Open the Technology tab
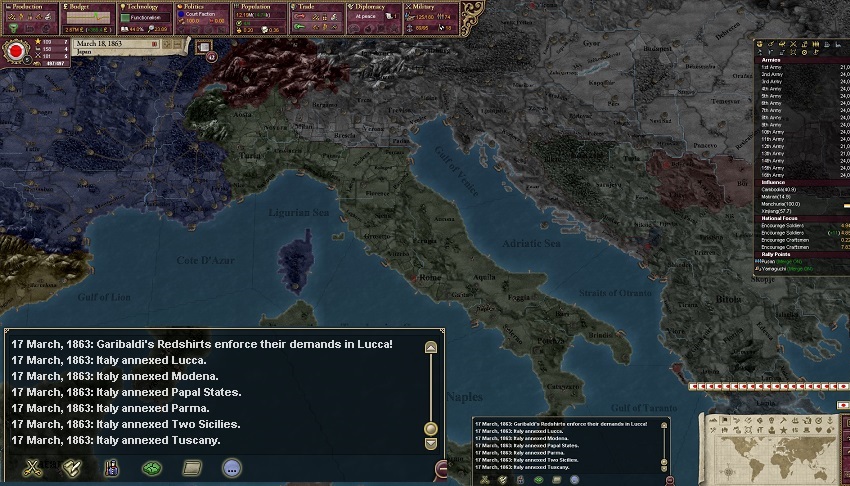Image resolution: width=850 pixels, height=486 pixels. (x=145, y=7)
